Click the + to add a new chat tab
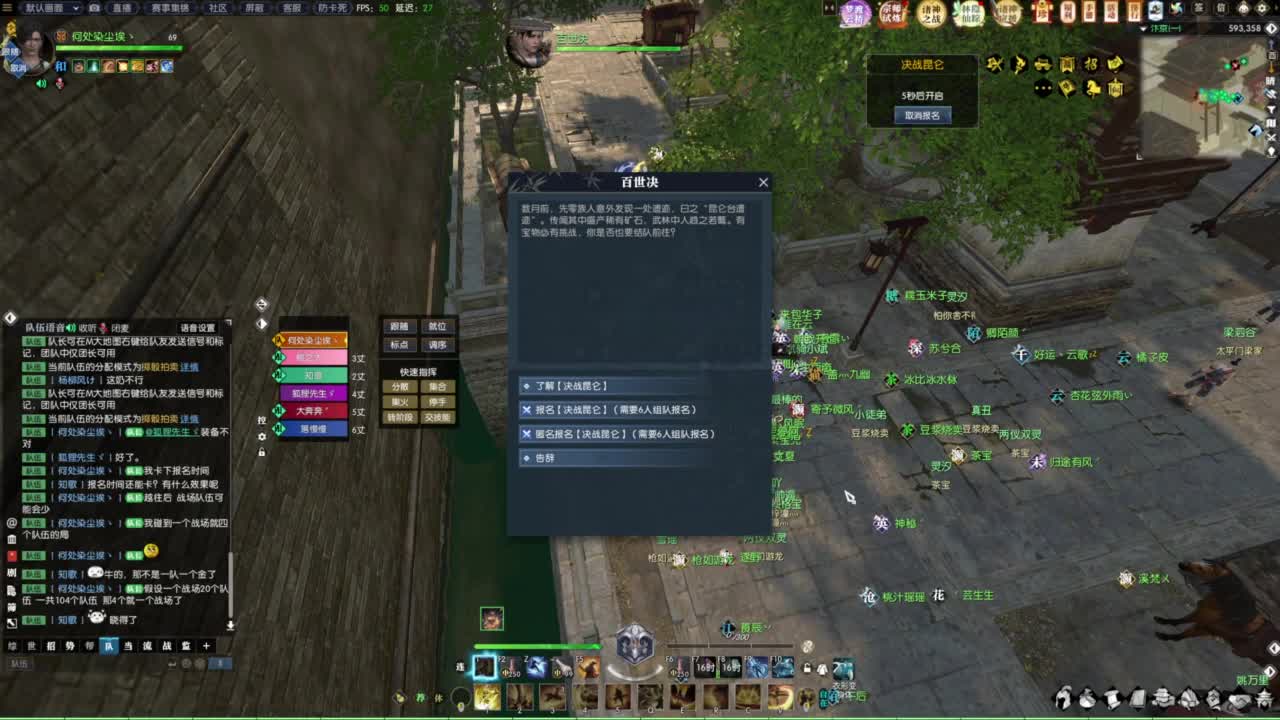 [206, 646]
